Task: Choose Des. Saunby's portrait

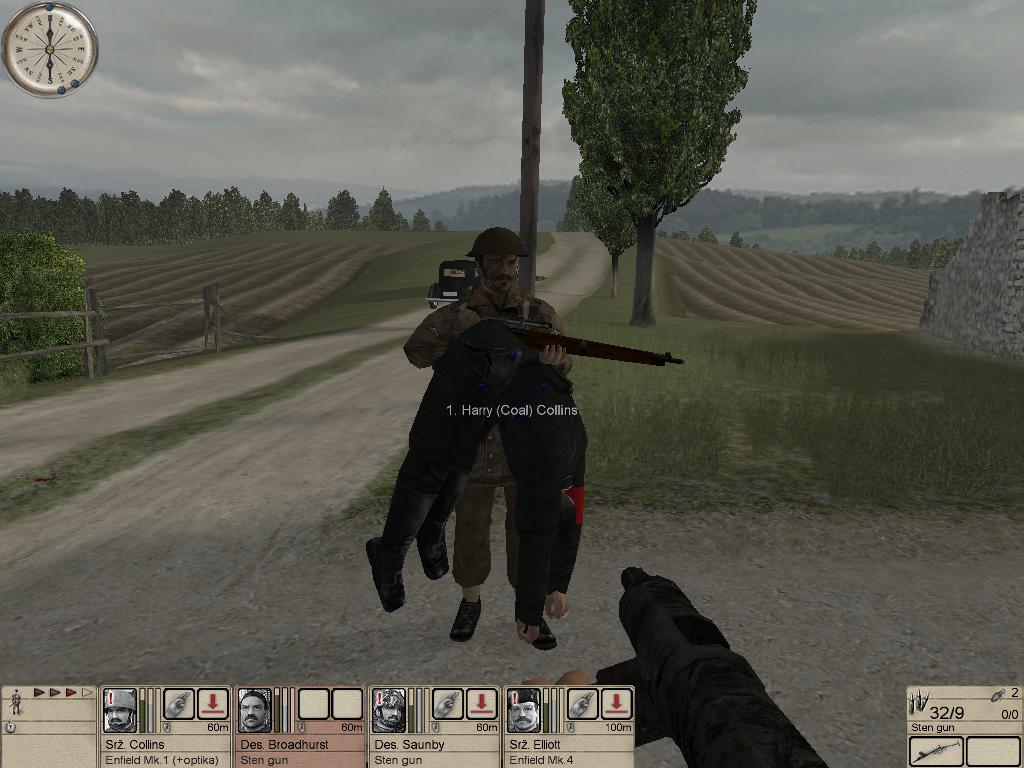Action: (389, 710)
